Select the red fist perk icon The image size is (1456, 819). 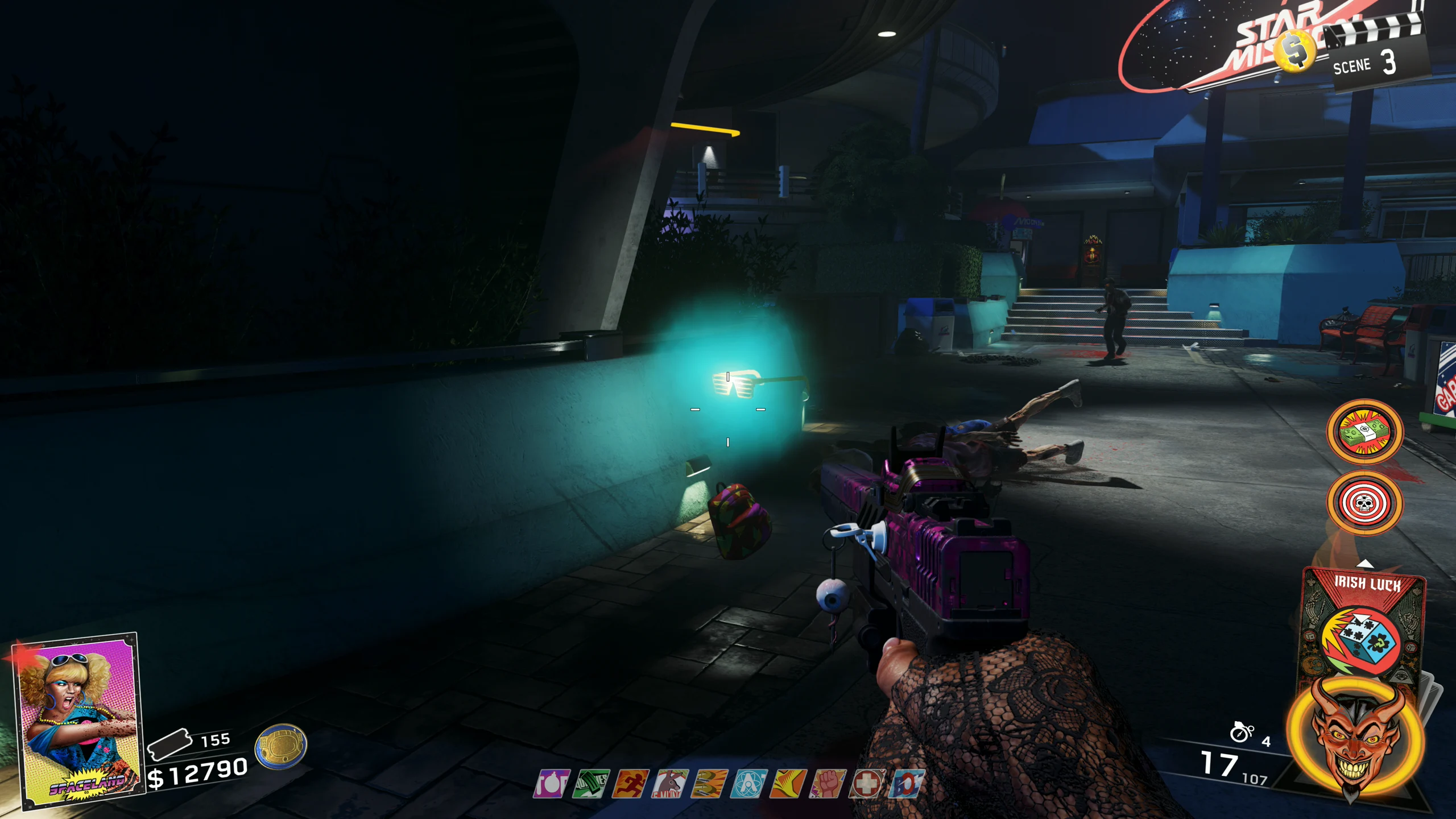(828, 784)
